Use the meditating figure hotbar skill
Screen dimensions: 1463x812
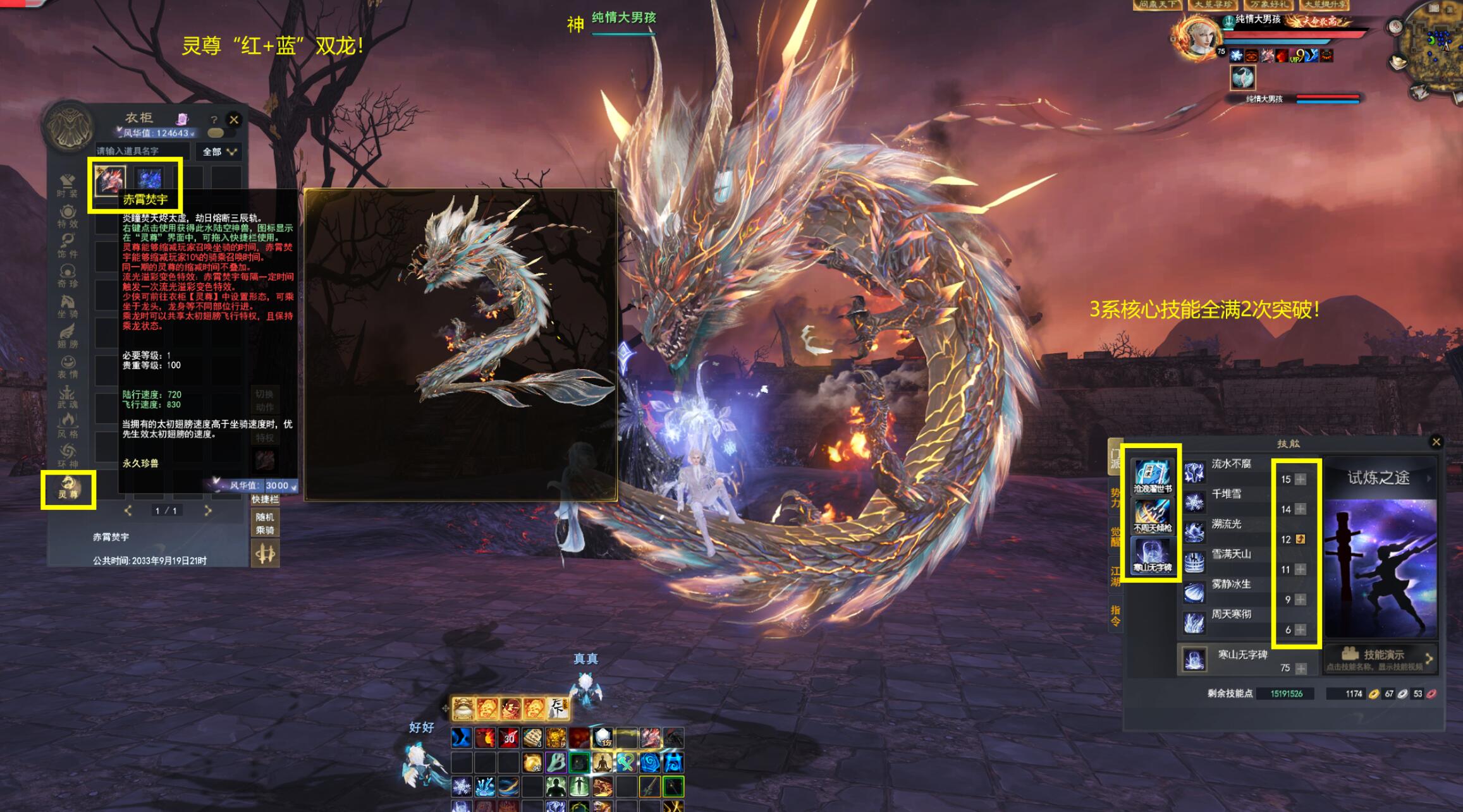[601, 763]
